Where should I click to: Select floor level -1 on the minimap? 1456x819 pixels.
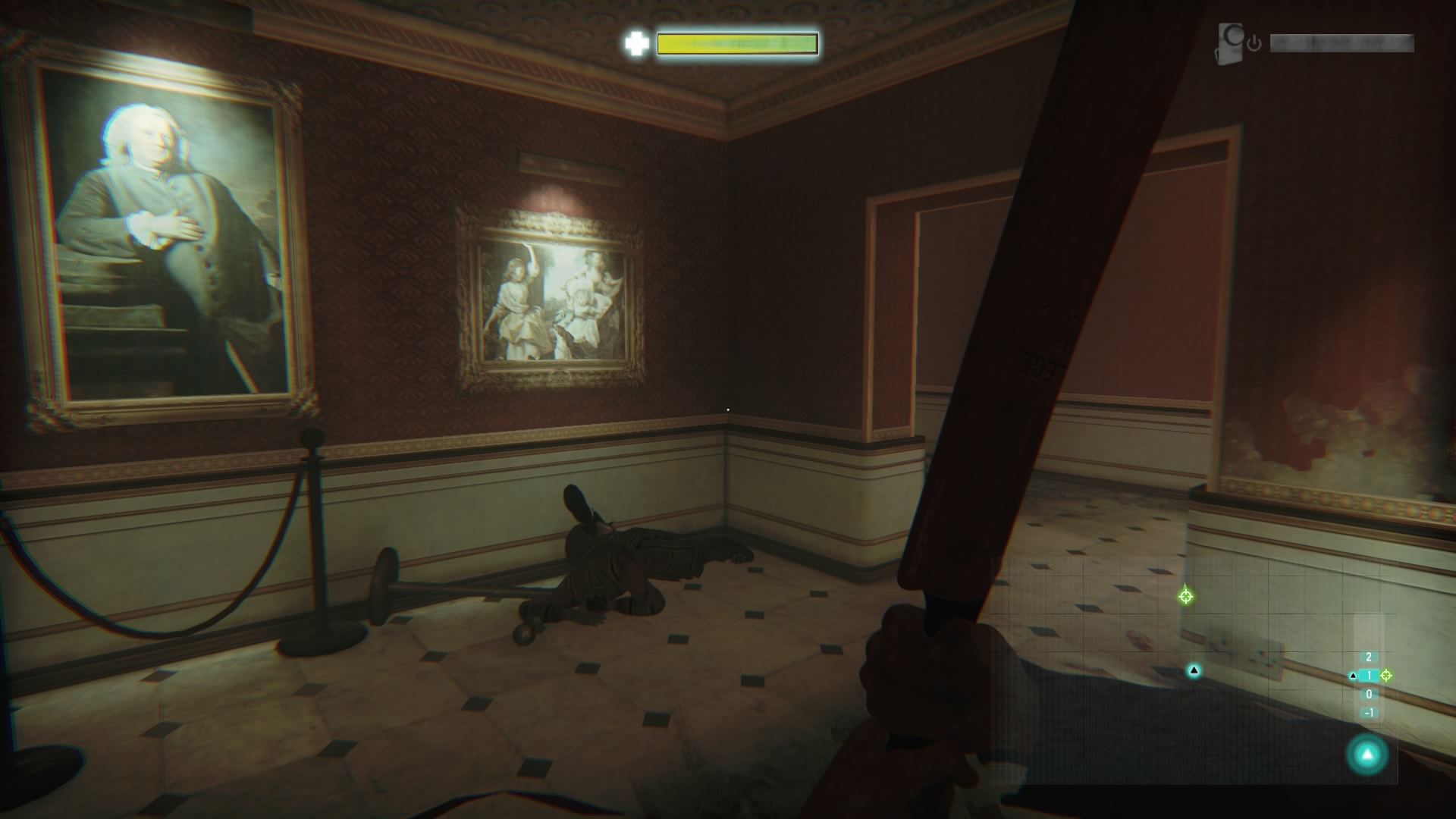click(x=1370, y=713)
